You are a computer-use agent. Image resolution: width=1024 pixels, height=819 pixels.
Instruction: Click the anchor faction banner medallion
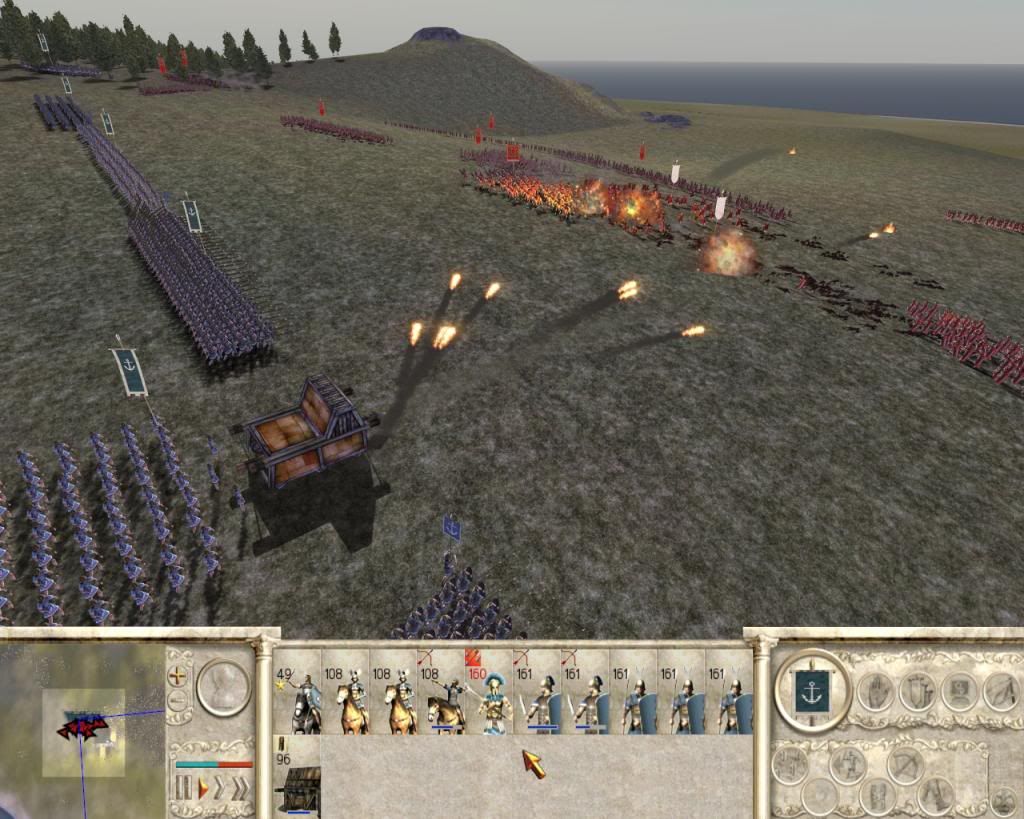point(812,691)
